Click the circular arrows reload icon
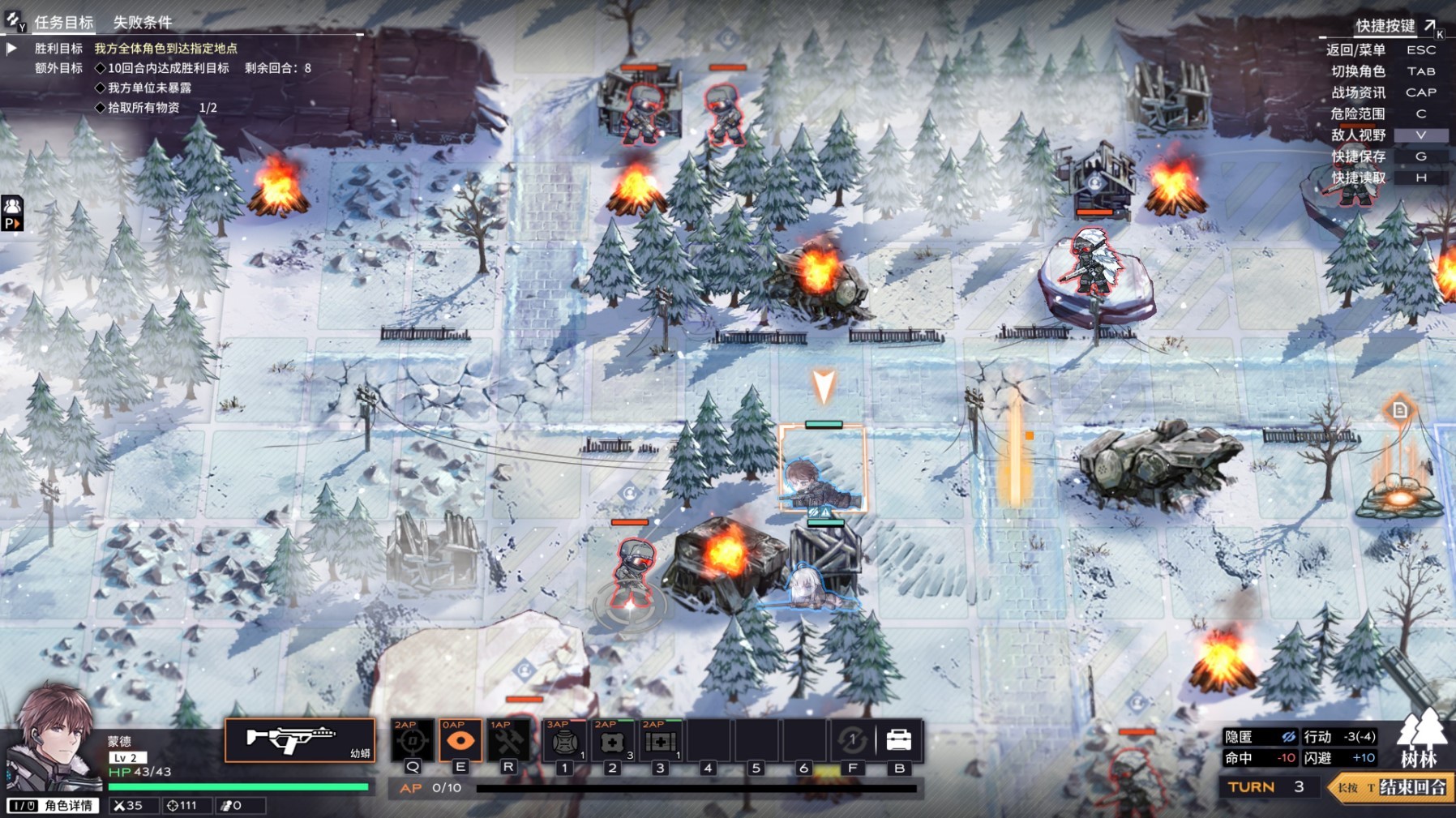The image size is (1456, 818). pyautogui.click(x=852, y=740)
